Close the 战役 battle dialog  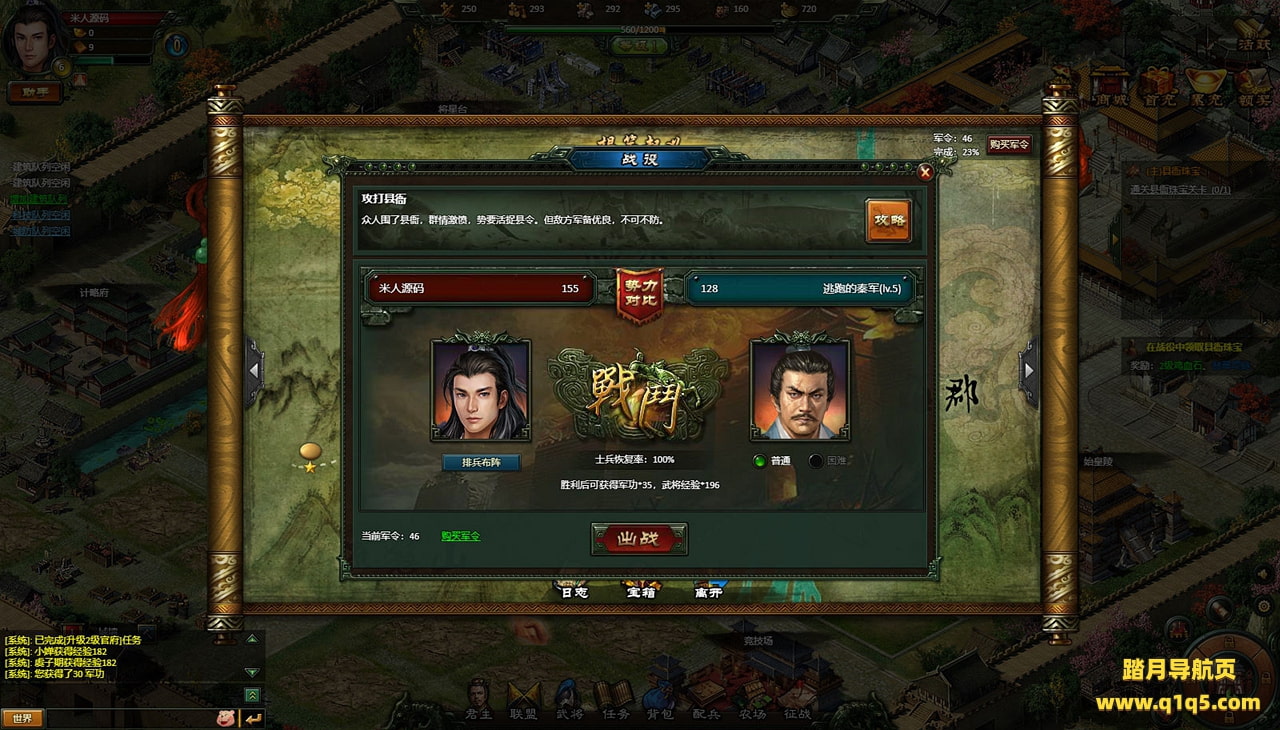point(925,172)
